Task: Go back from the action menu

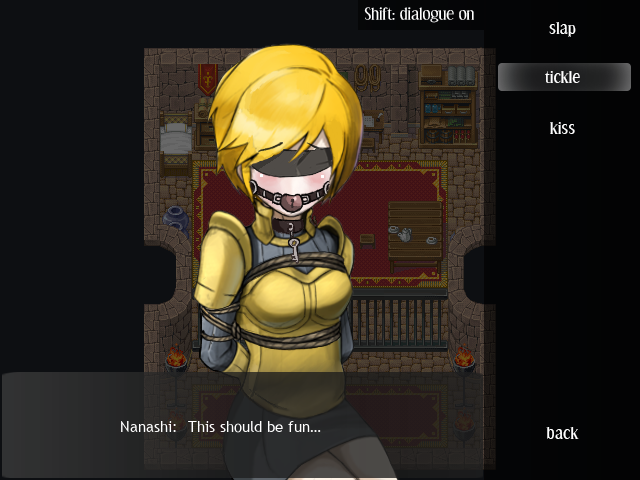Action: [562, 433]
